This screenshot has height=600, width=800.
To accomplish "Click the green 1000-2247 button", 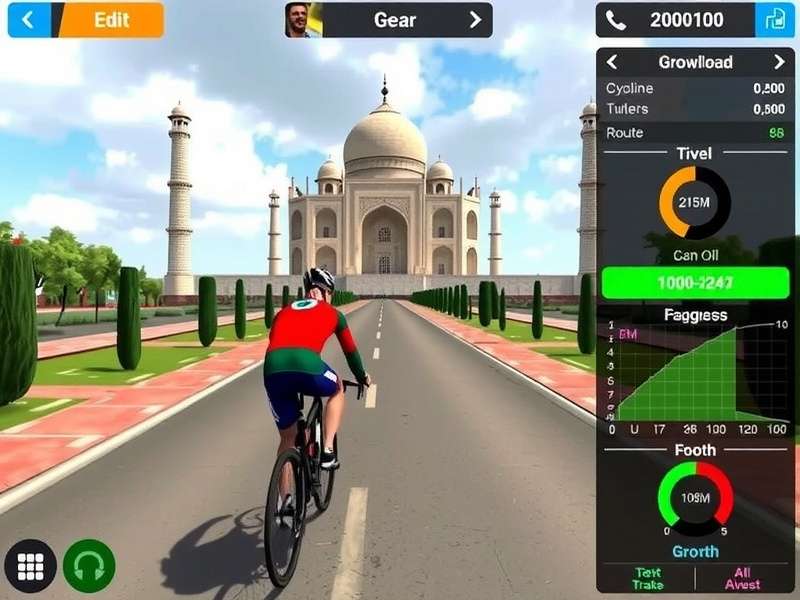I will [x=697, y=283].
